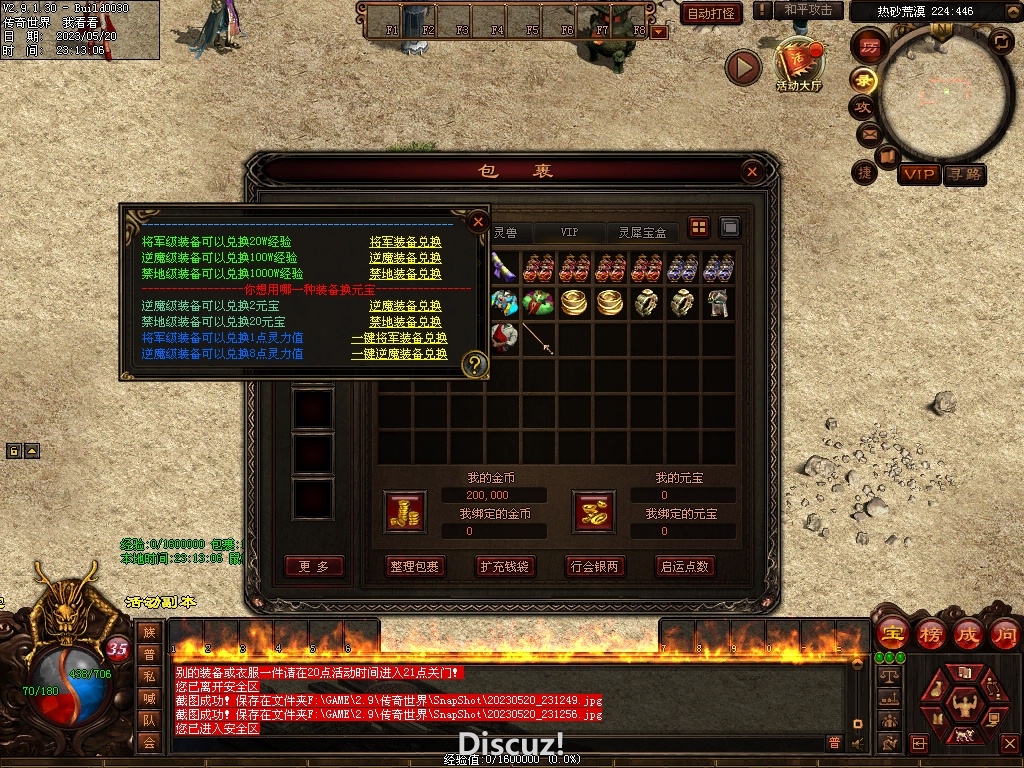Open the help question mark in exchange dialog
Viewport: 1024px width, 768px height.
(x=473, y=365)
